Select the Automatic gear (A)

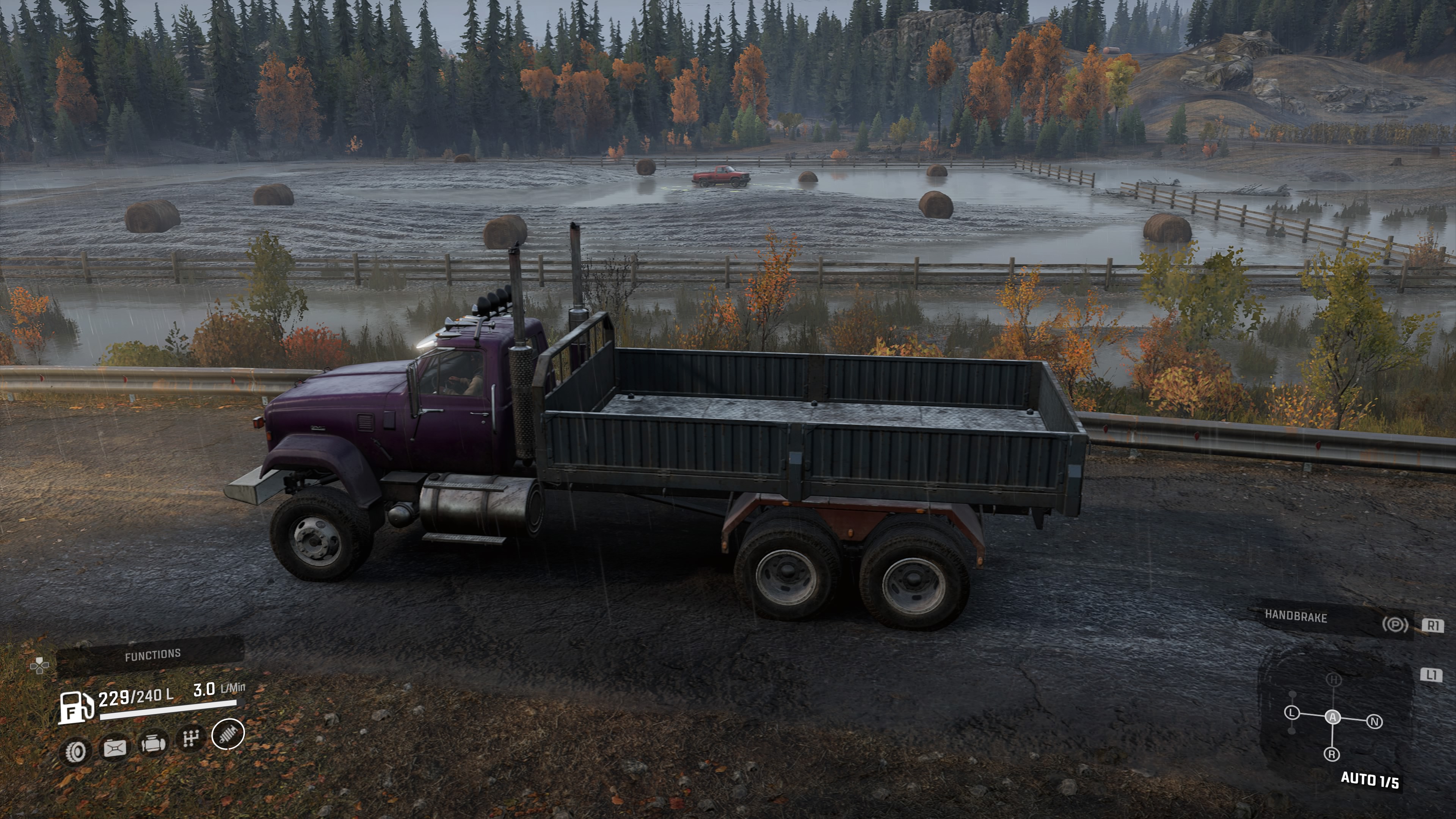[1333, 717]
